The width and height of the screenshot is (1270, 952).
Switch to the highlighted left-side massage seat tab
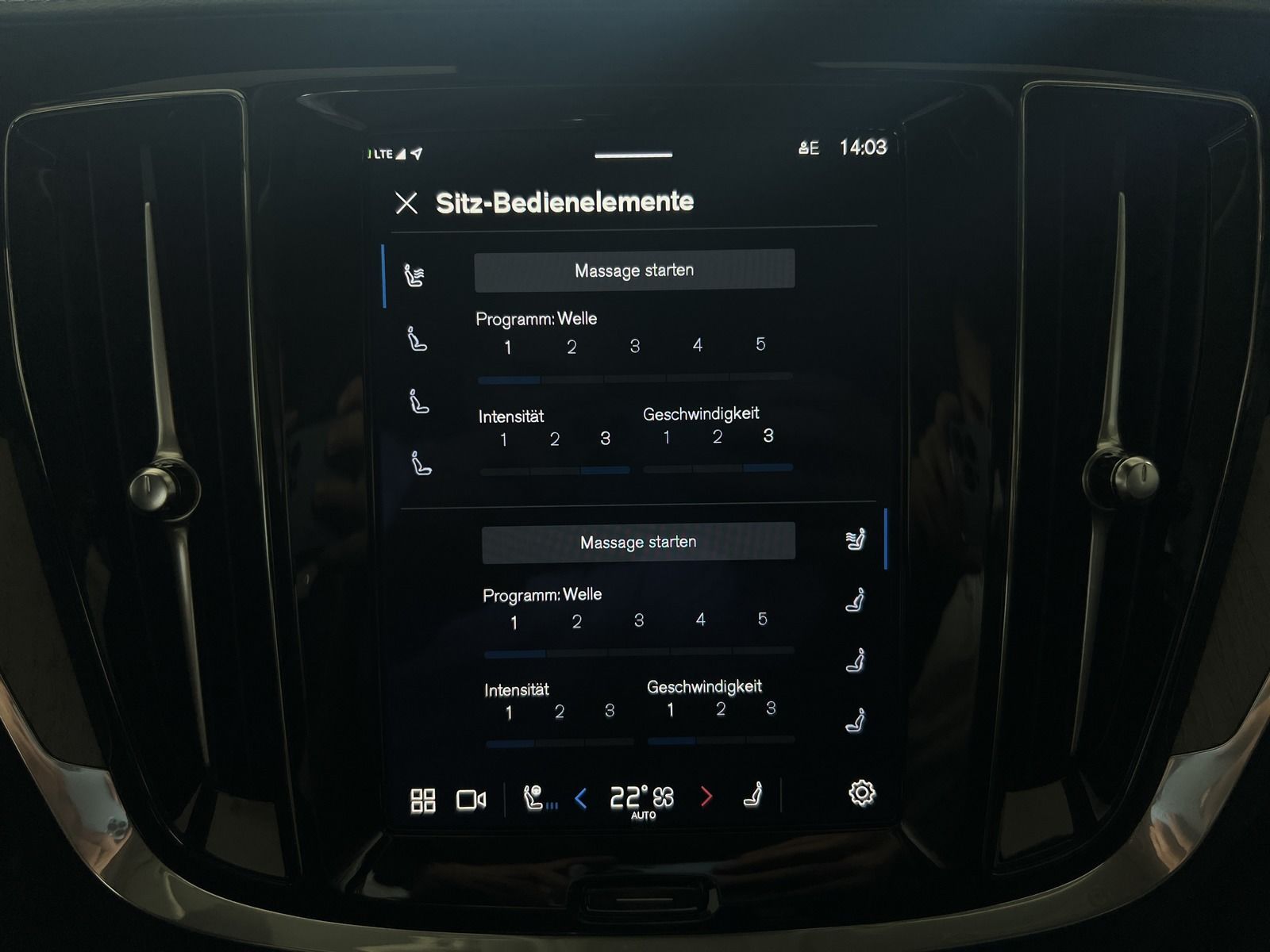point(414,275)
